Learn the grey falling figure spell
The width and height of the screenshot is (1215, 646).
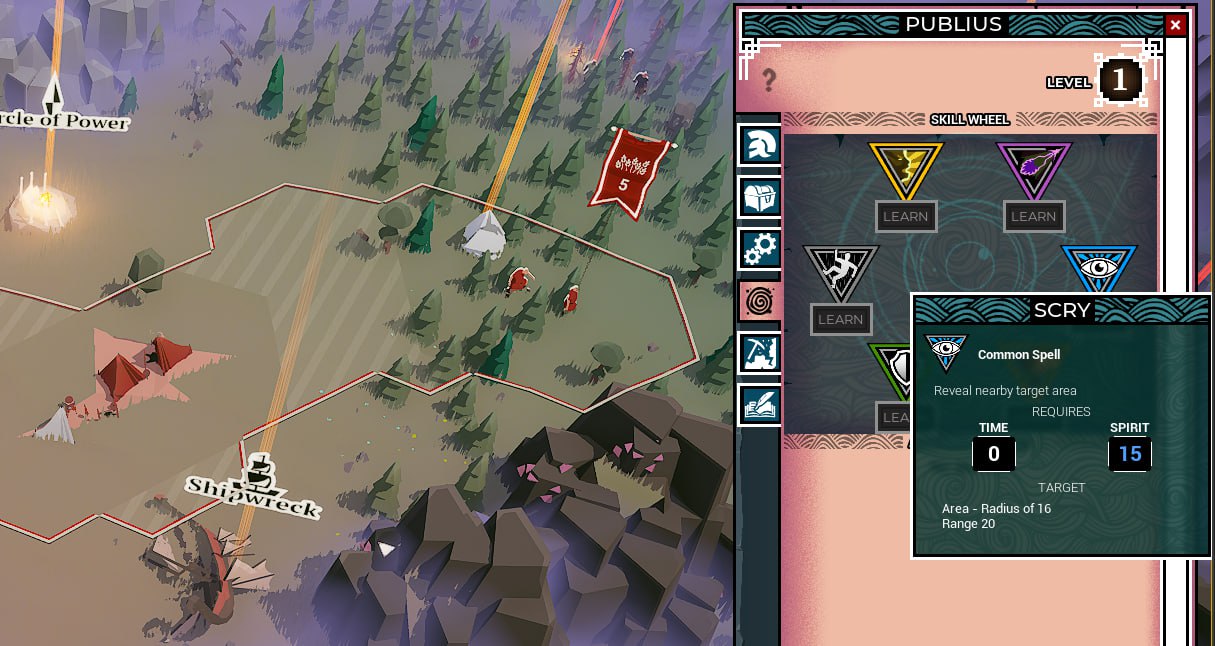click(840, 319)
